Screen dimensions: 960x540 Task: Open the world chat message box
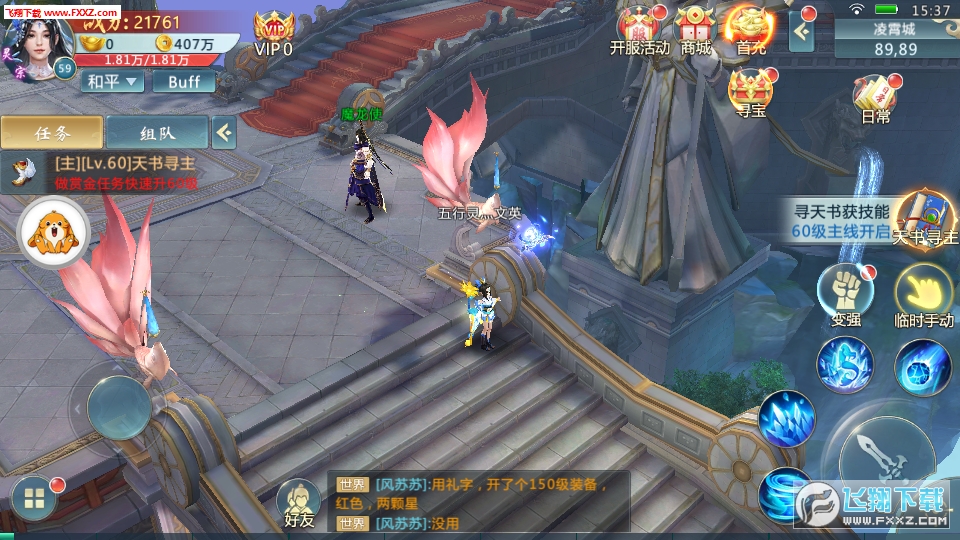pos(480,503)
